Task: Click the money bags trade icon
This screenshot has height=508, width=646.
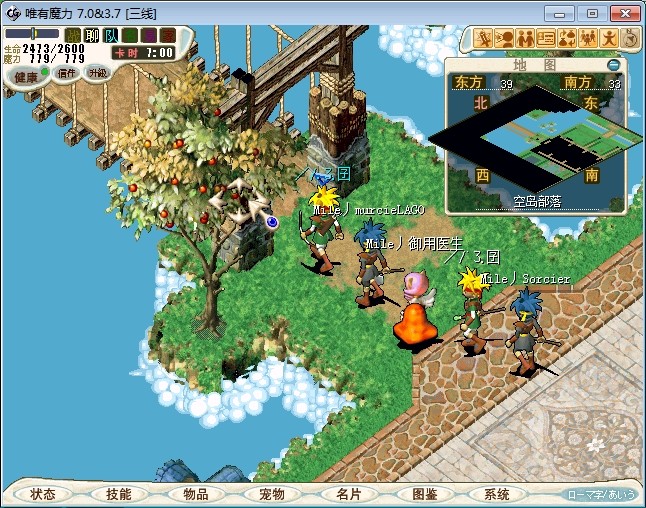Action: tap(566, 38)
